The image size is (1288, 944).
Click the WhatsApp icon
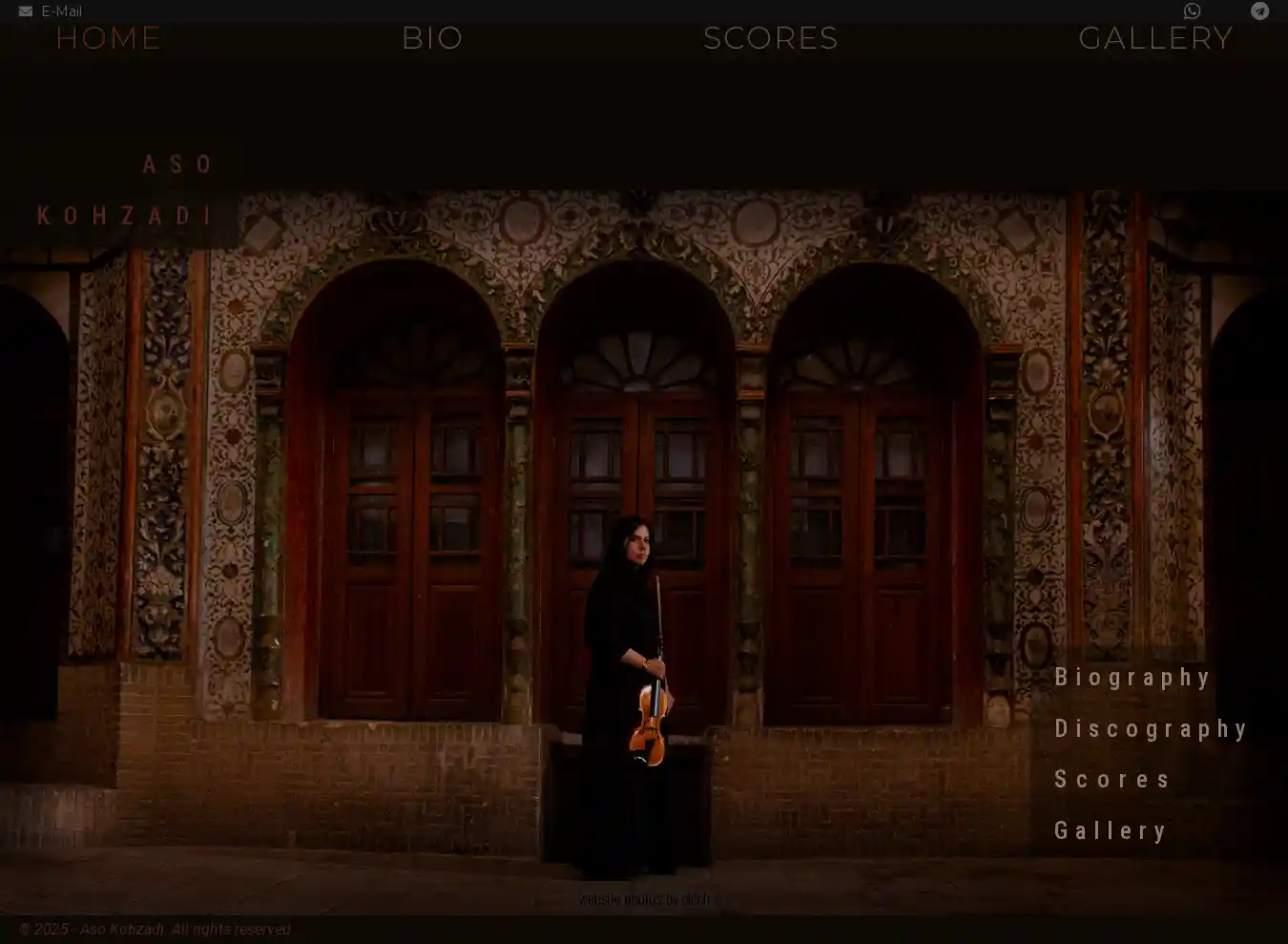(1192, 11)
